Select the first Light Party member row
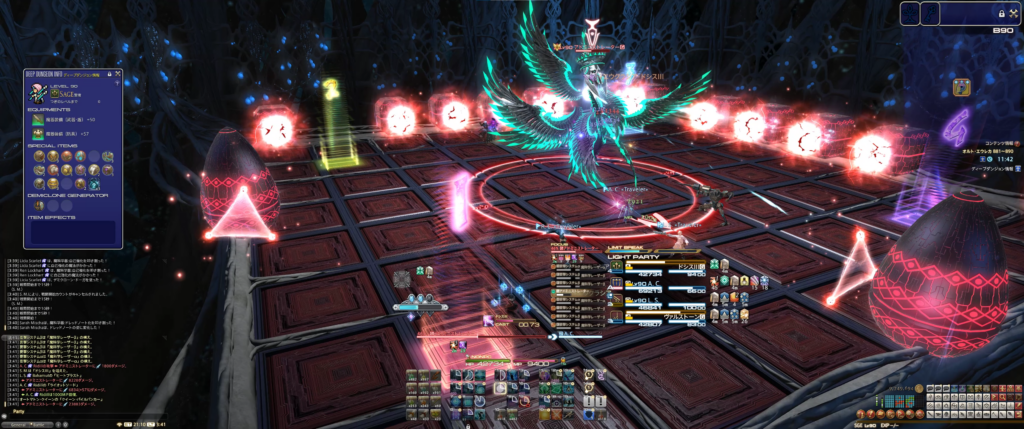Image resolution: width=1024 pixels, height=429 pixels. 650,267
